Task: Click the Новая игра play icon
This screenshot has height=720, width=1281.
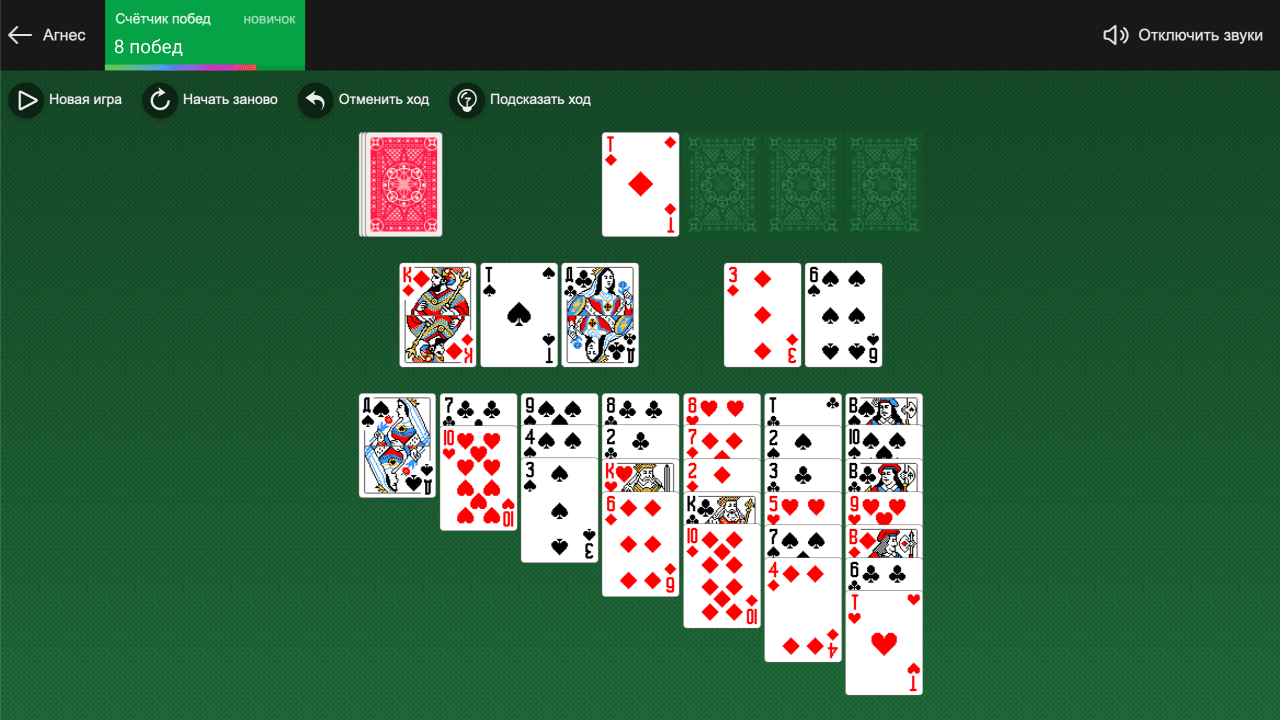Action: point(25,99)
